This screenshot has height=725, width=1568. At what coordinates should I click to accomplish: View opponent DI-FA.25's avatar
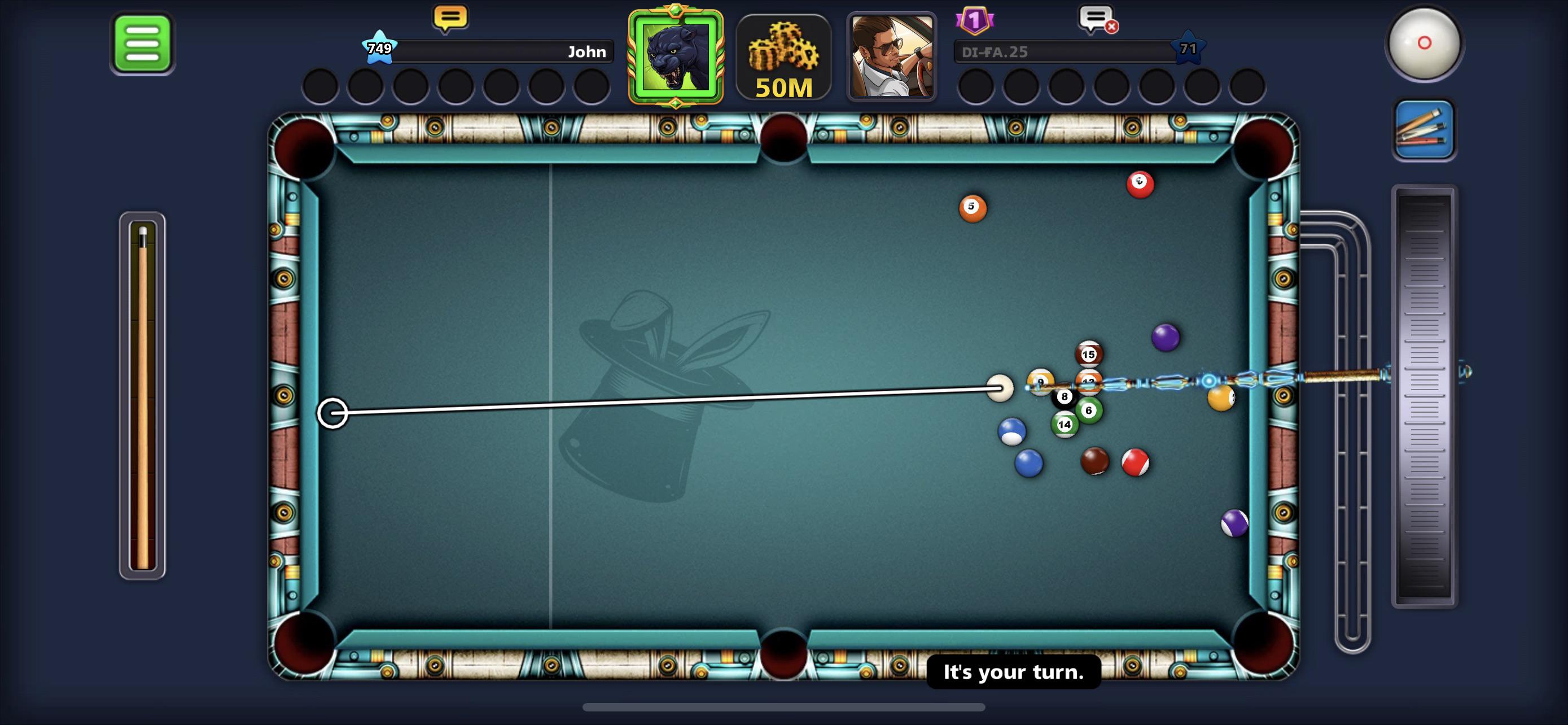(891, 57)
